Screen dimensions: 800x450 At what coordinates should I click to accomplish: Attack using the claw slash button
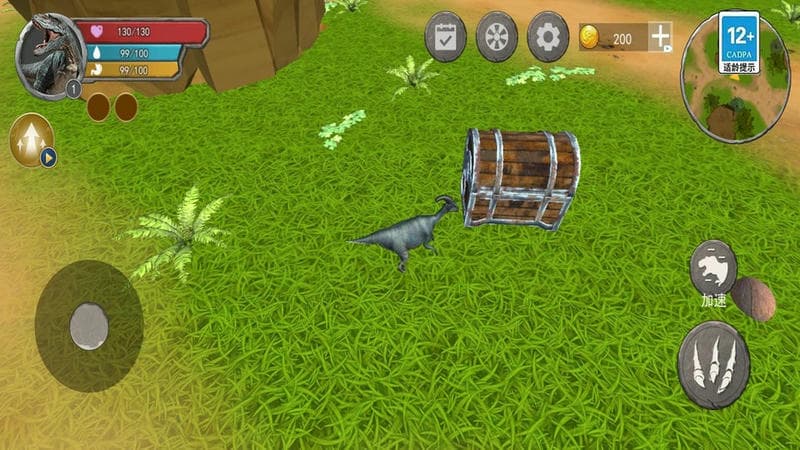click(x=713, y=365)
